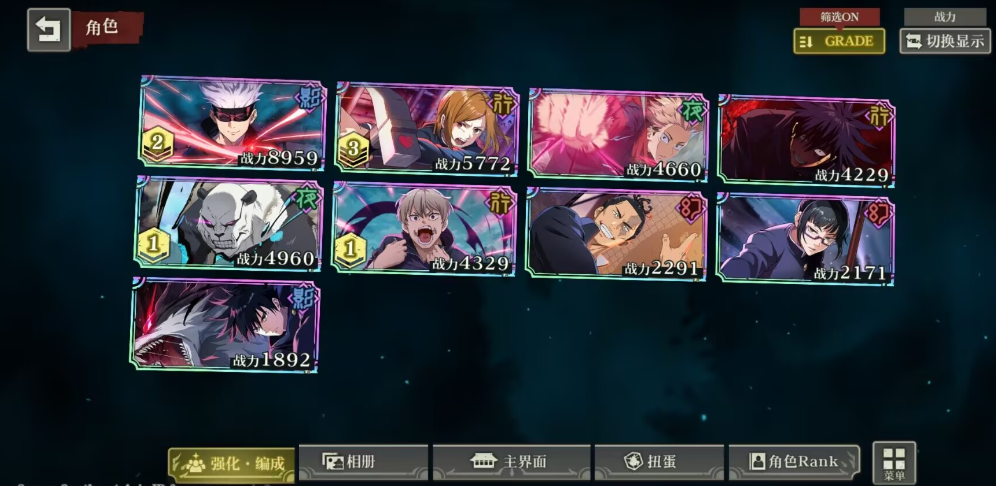The width and height of the screenshot is (996, 486).
Task: Choose the character card with 战力5772
Action: point(428,130)
